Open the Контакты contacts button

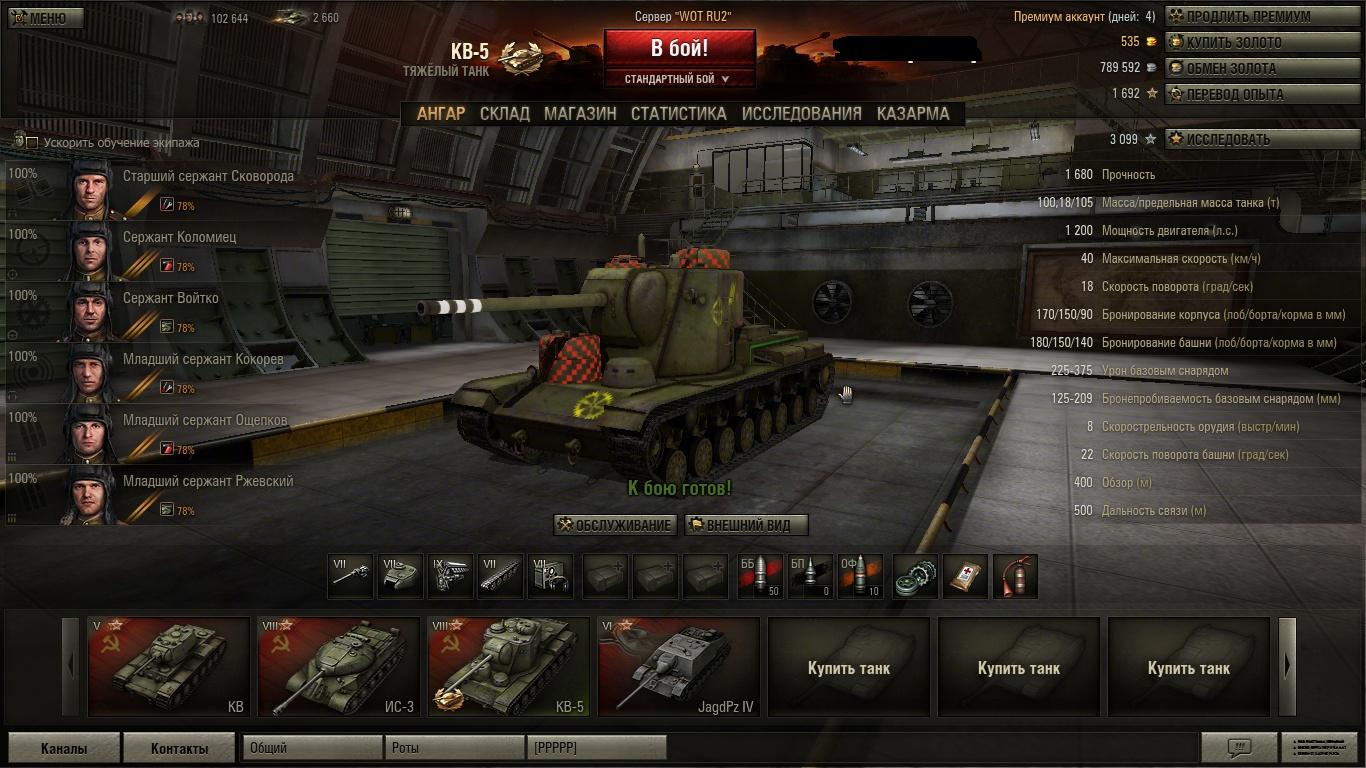[179, 748]
